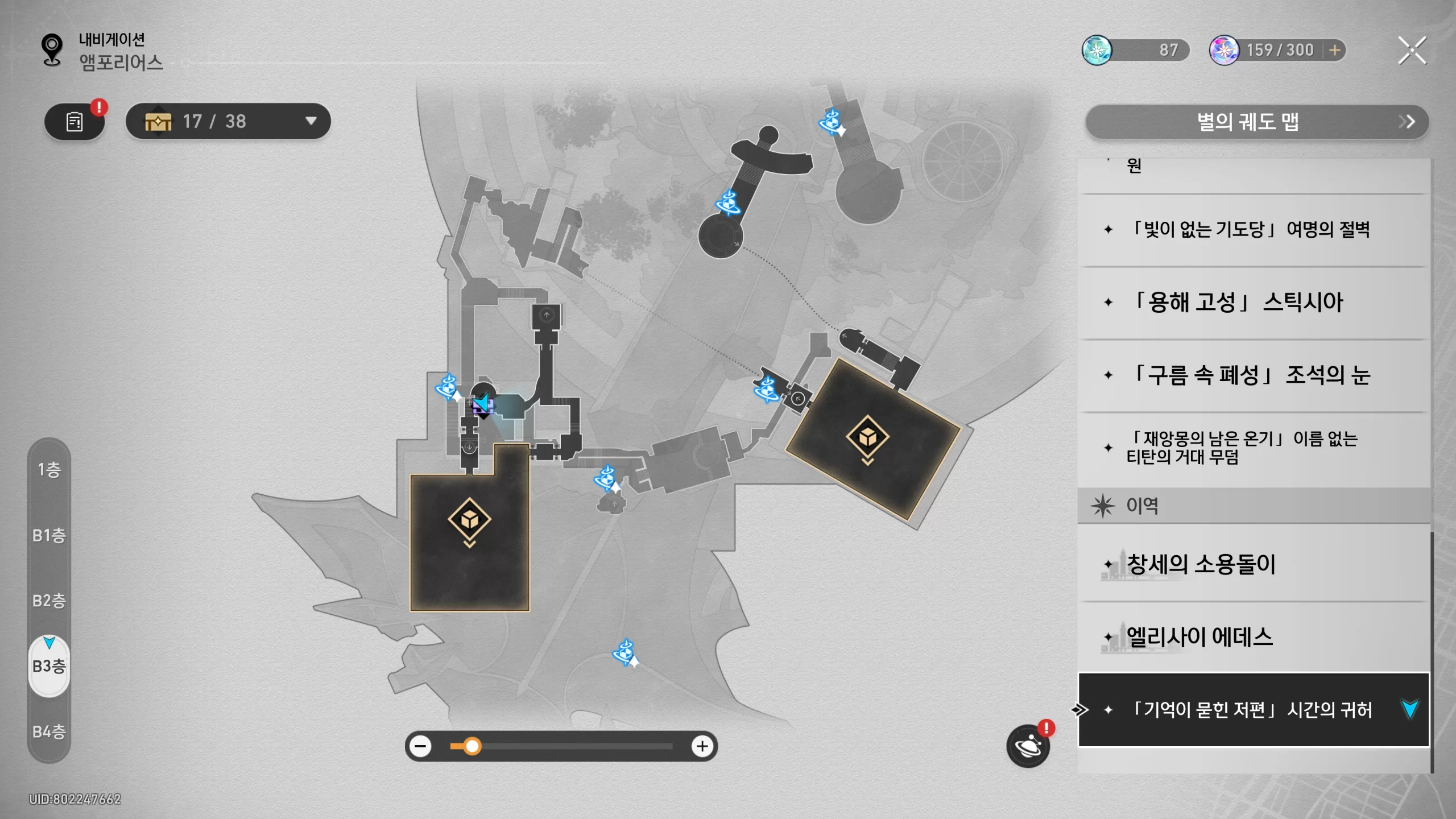
Task: Choose 이름 없는 티탄의 거대 무덤 entry
Action: (x=1251, y=448)
